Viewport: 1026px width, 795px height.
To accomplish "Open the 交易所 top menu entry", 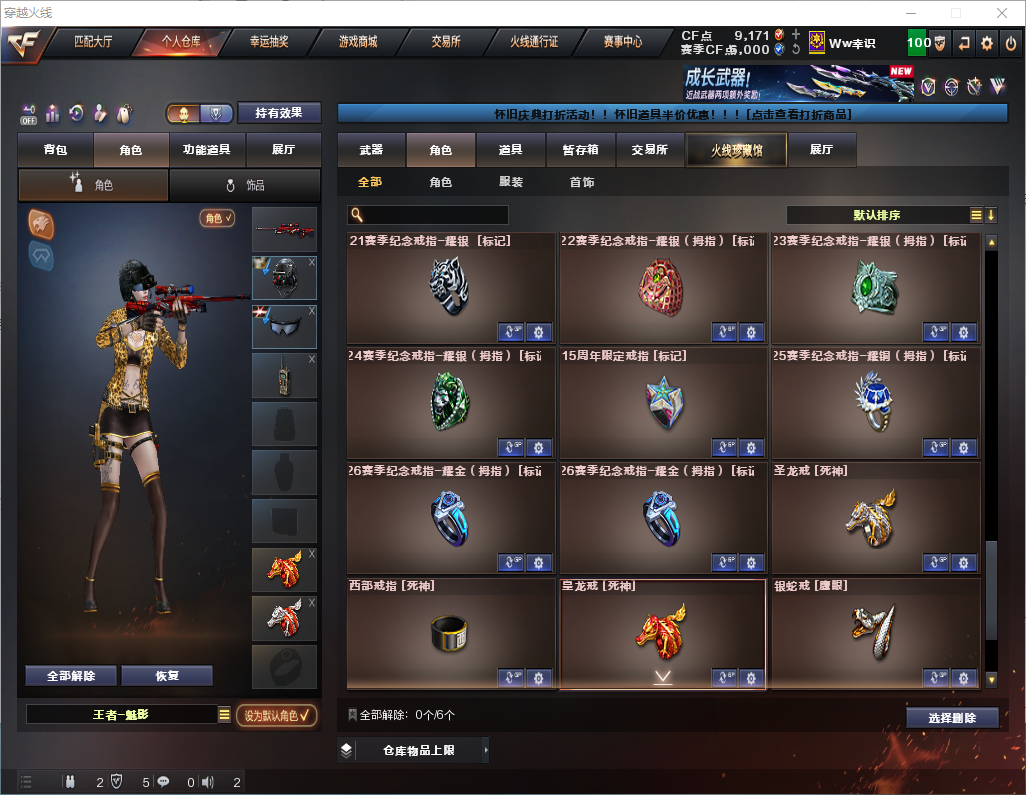I will (446, 42).
